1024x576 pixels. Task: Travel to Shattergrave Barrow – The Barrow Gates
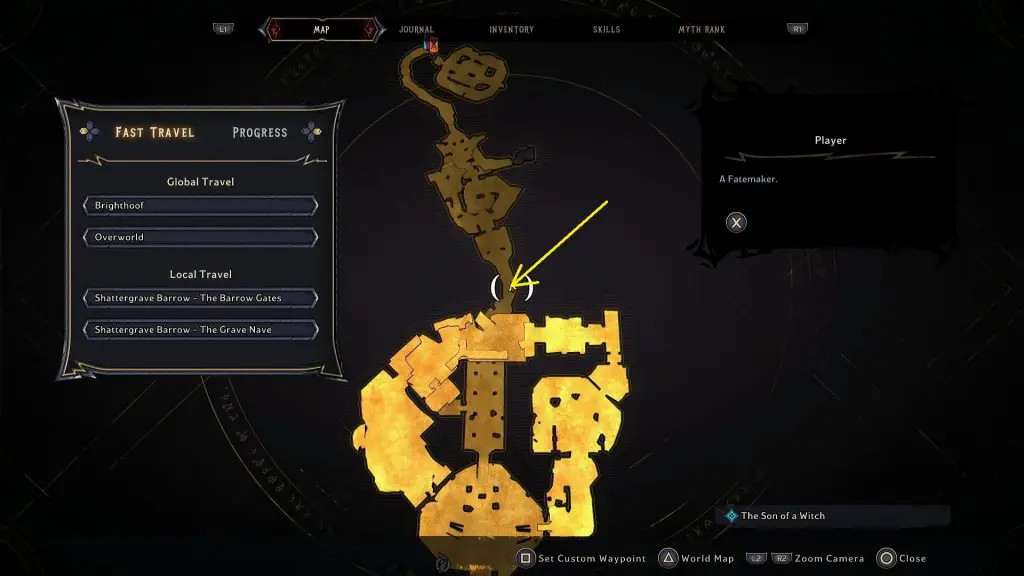201,298
